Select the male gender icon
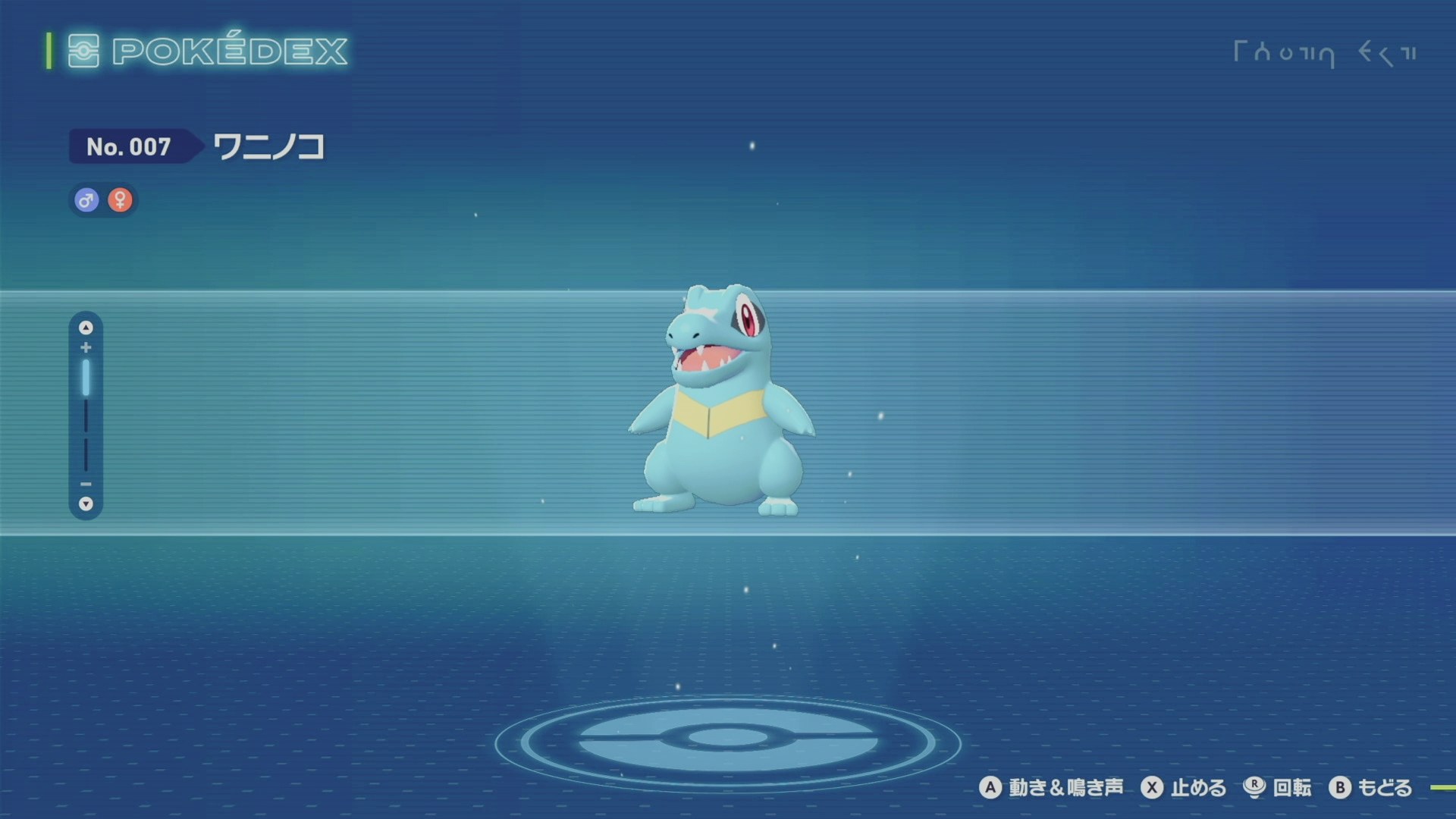Image resolution: width=1456 pixels, height=819 pixels. tap(86, 200)
